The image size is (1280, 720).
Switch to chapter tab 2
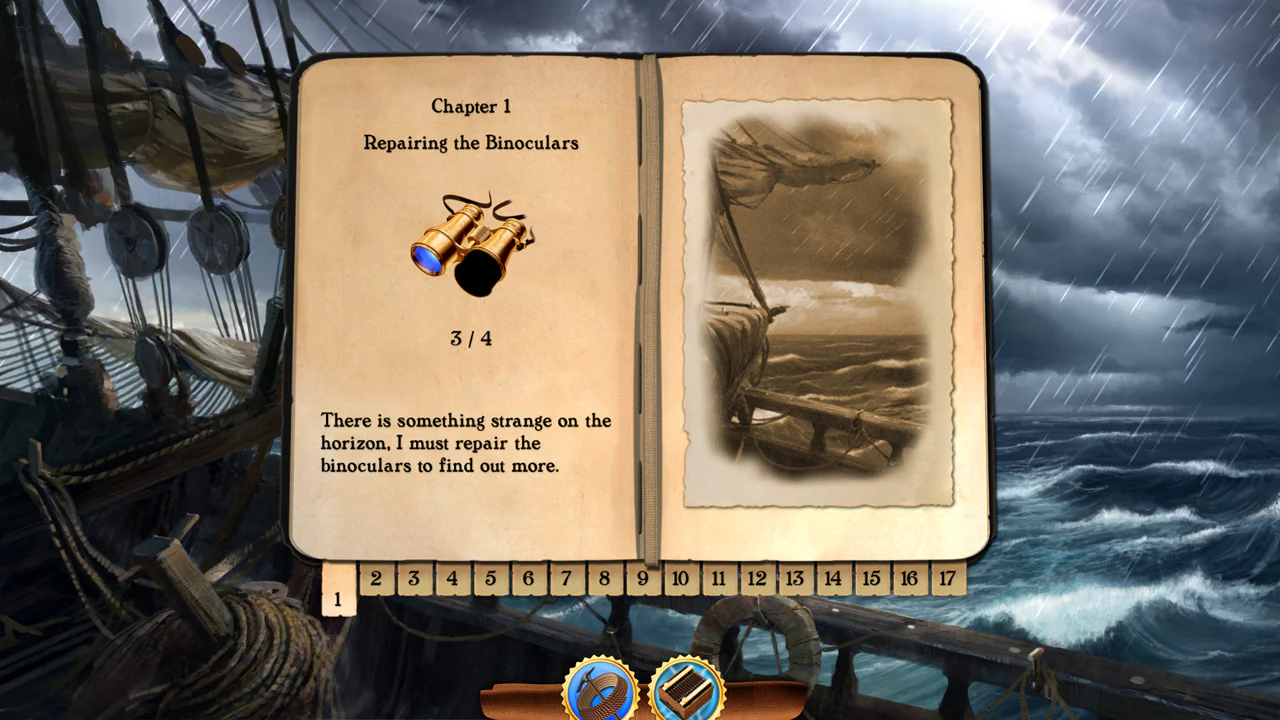(x=376, y=579)
